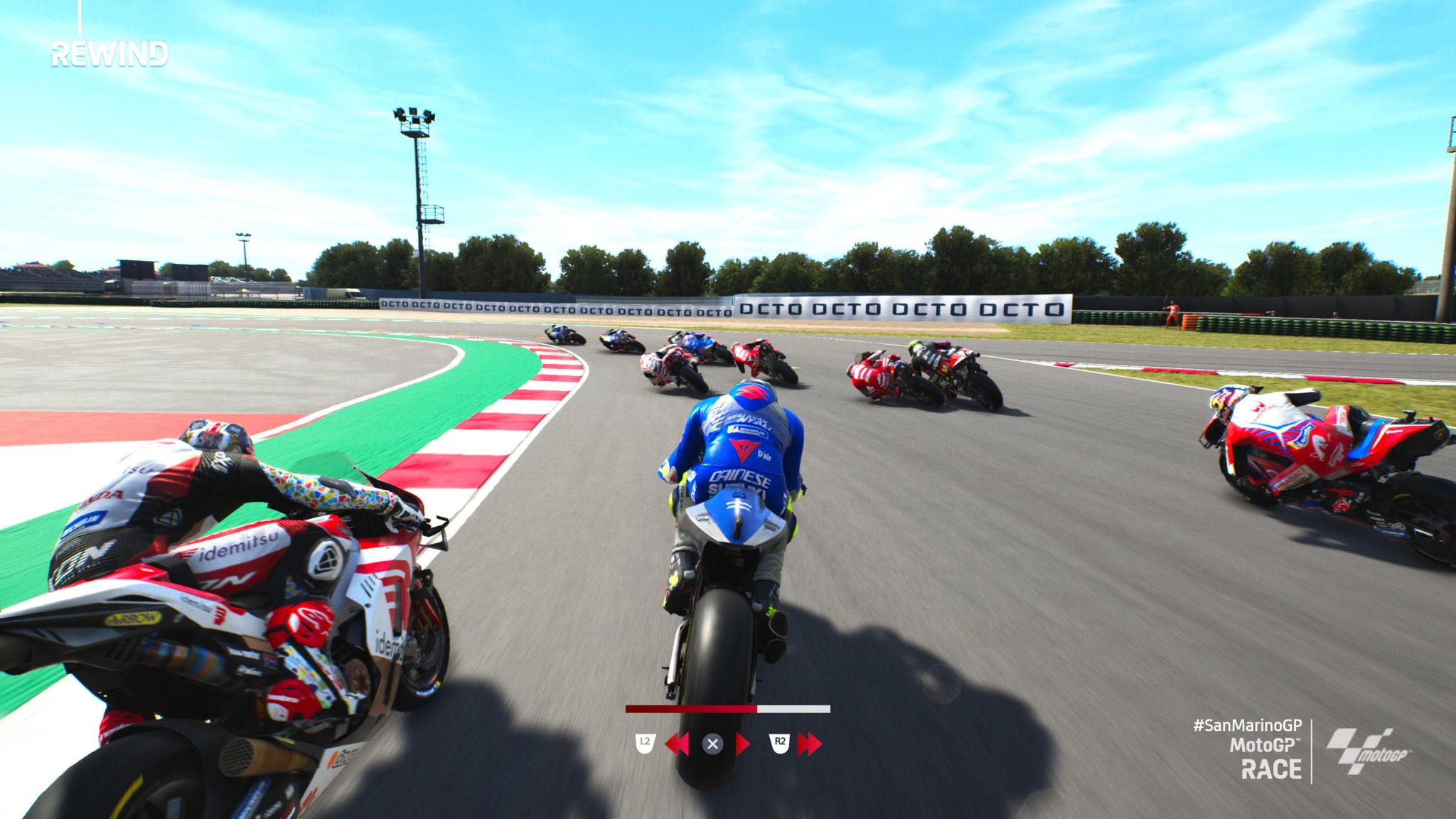Click the red double-arrow rewind control

(x=676, y=744)
